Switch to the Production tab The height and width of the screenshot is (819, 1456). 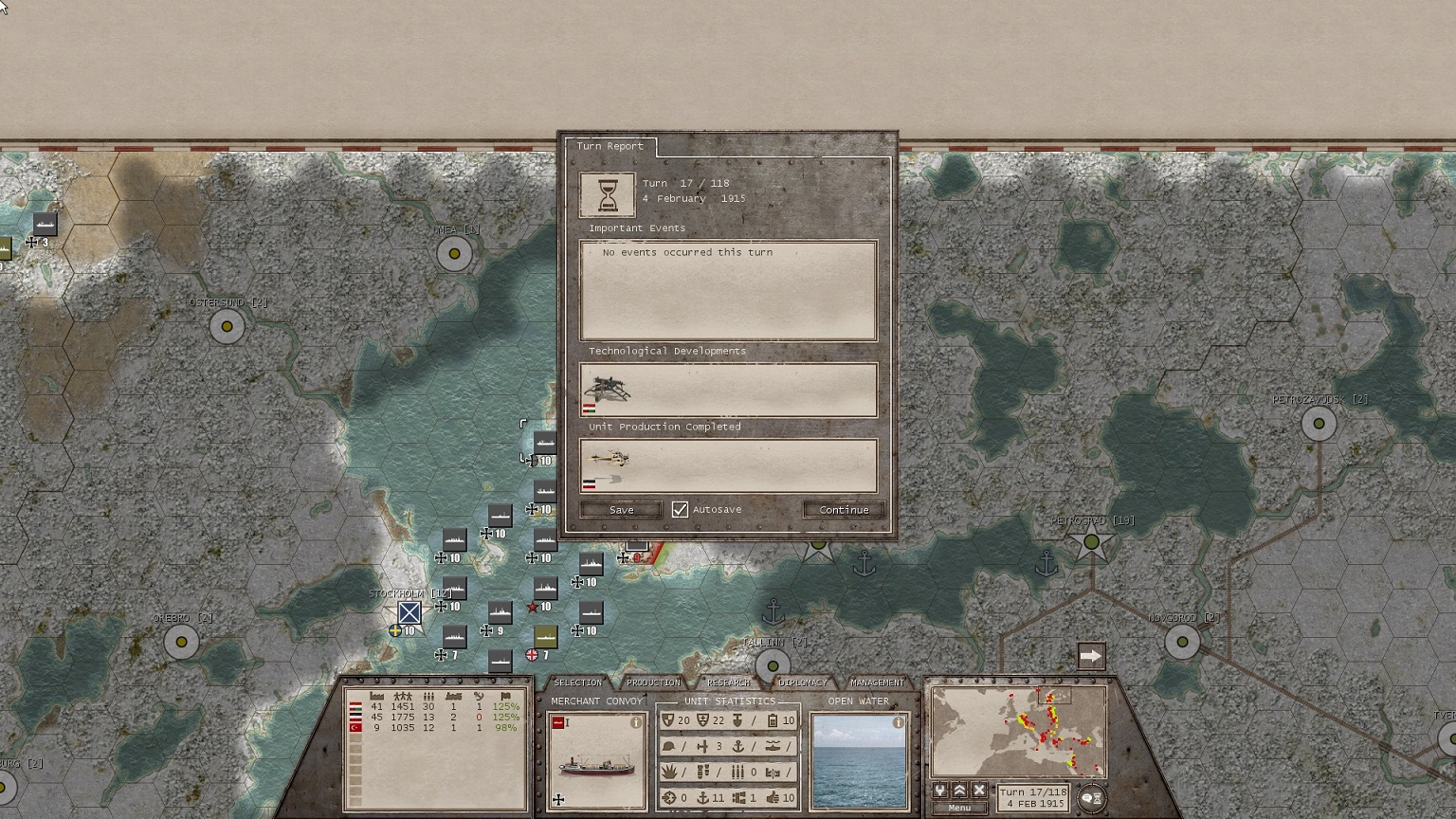pos(653,682)
